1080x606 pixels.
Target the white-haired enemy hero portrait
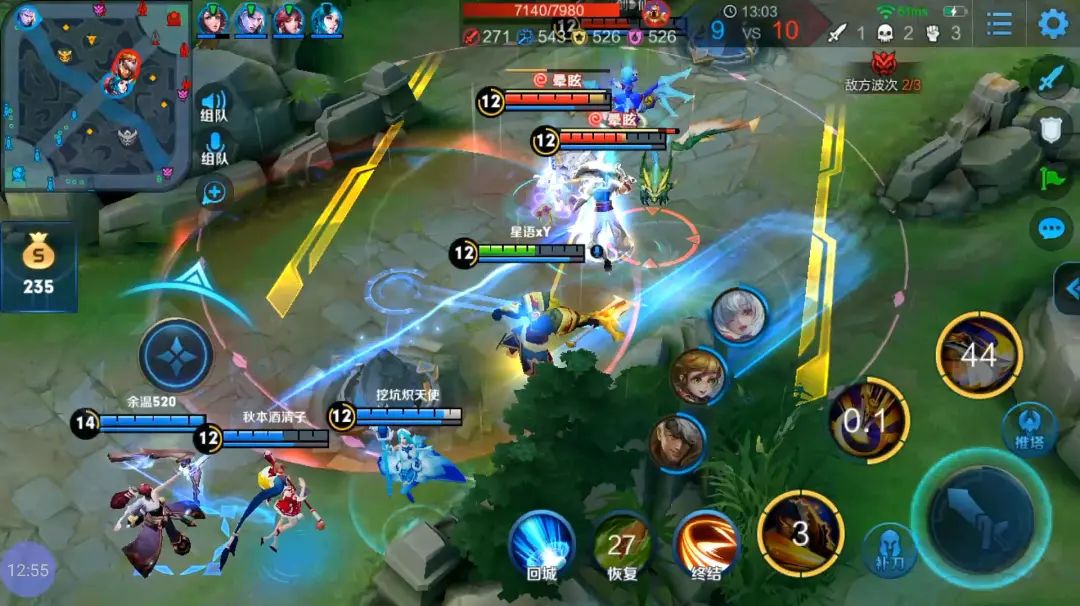pos(740,316)
